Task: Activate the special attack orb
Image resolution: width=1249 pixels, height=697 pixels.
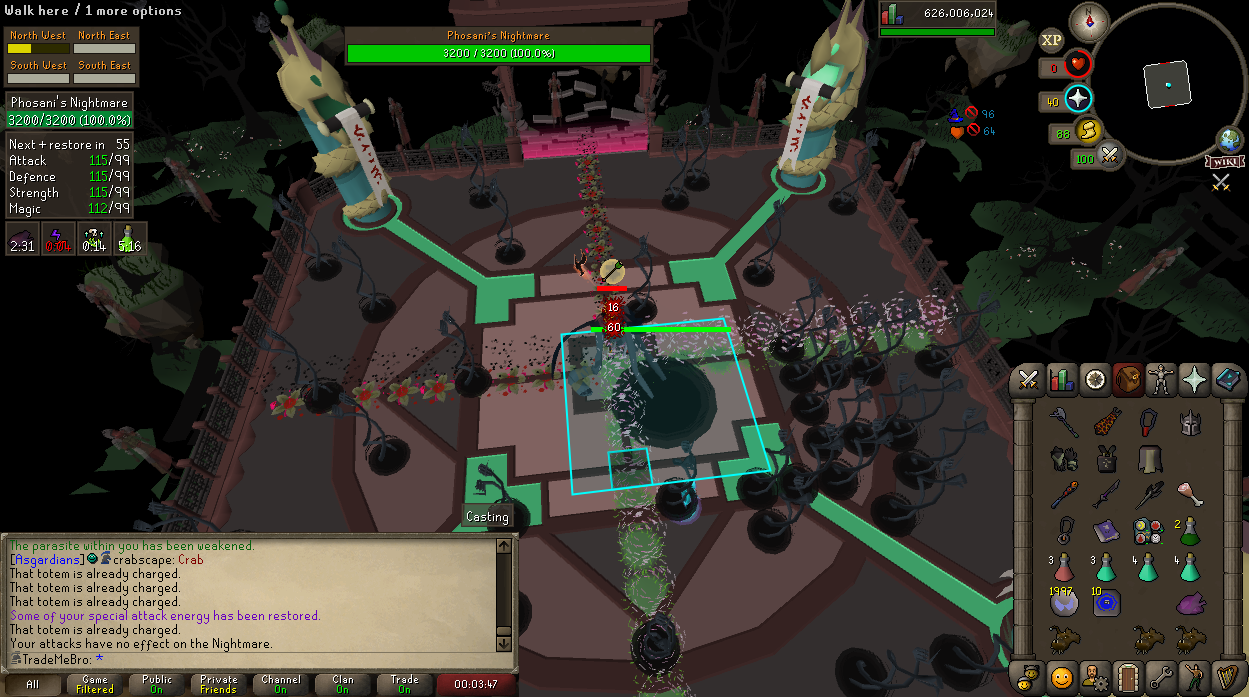Action: [1109, 156]
